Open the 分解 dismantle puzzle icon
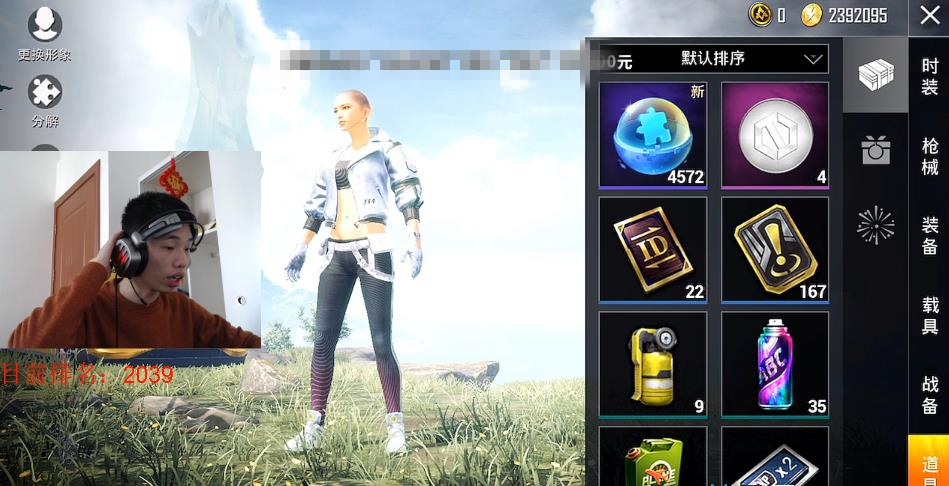This screenshot has width=949, height=486. coord(45,100)
